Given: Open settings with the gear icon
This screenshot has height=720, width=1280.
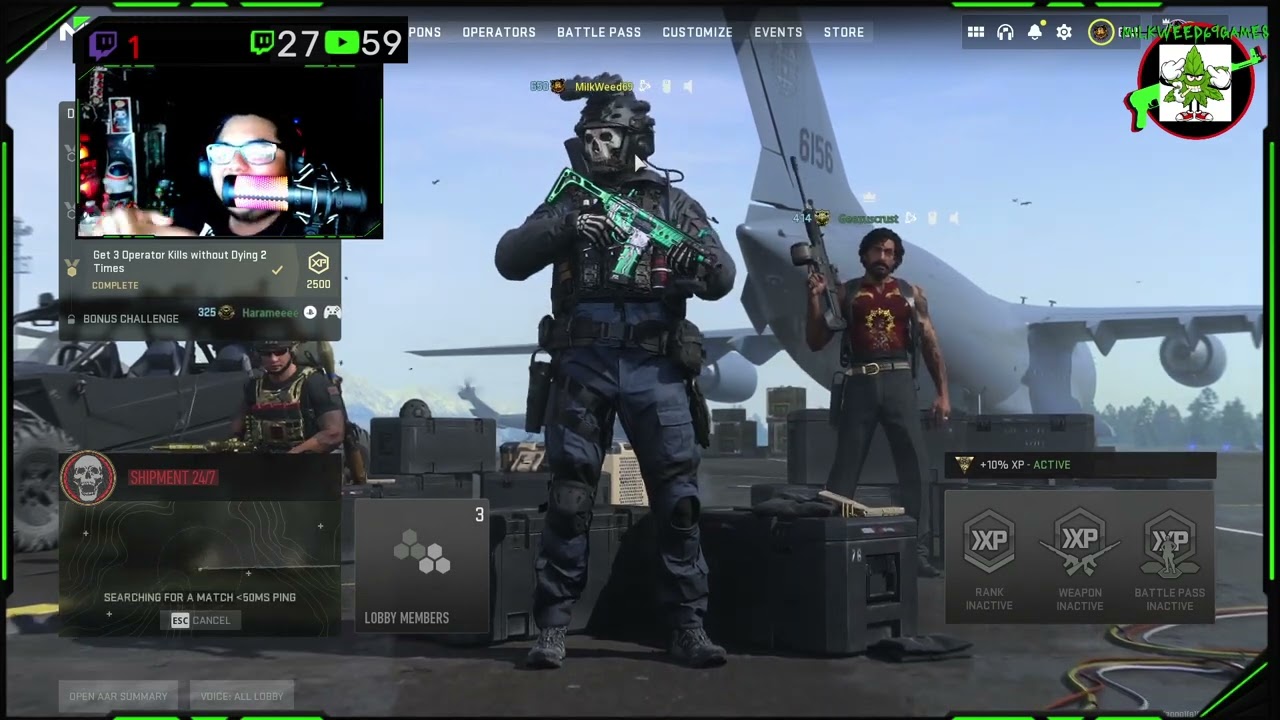Looking at the screenshot, I should click(x=1064, y=32).
